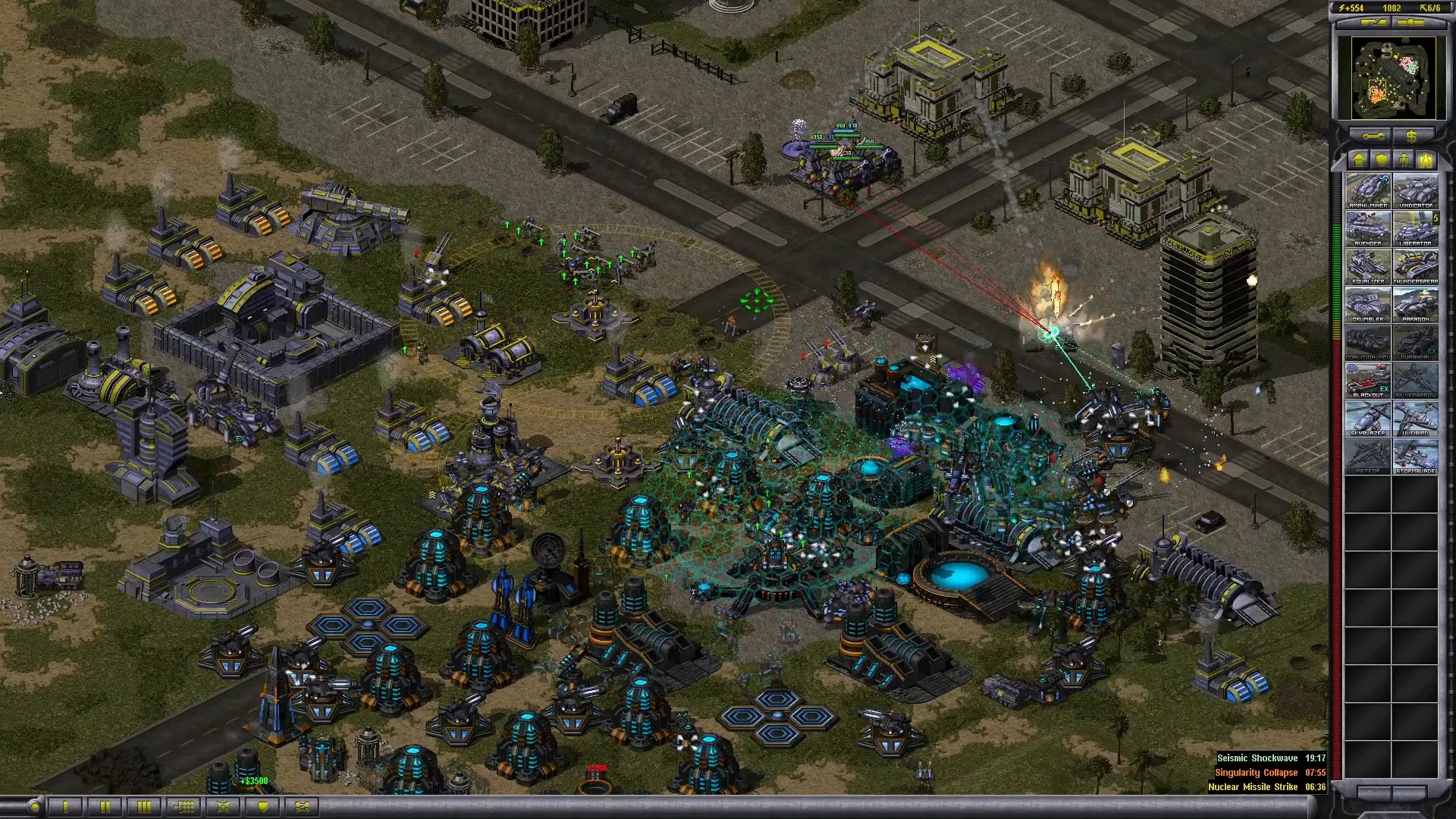Switch to the buildings production tab

coord(1359,160)
